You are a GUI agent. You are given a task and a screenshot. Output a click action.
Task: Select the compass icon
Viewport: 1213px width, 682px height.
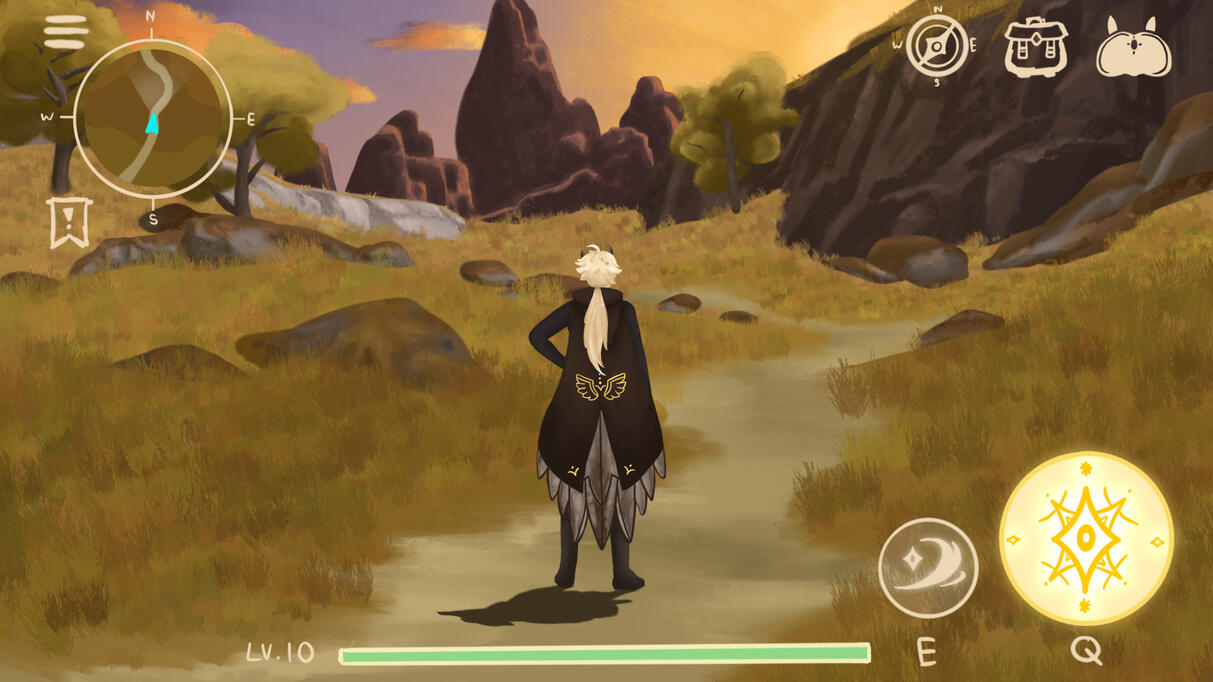[938, 45]
